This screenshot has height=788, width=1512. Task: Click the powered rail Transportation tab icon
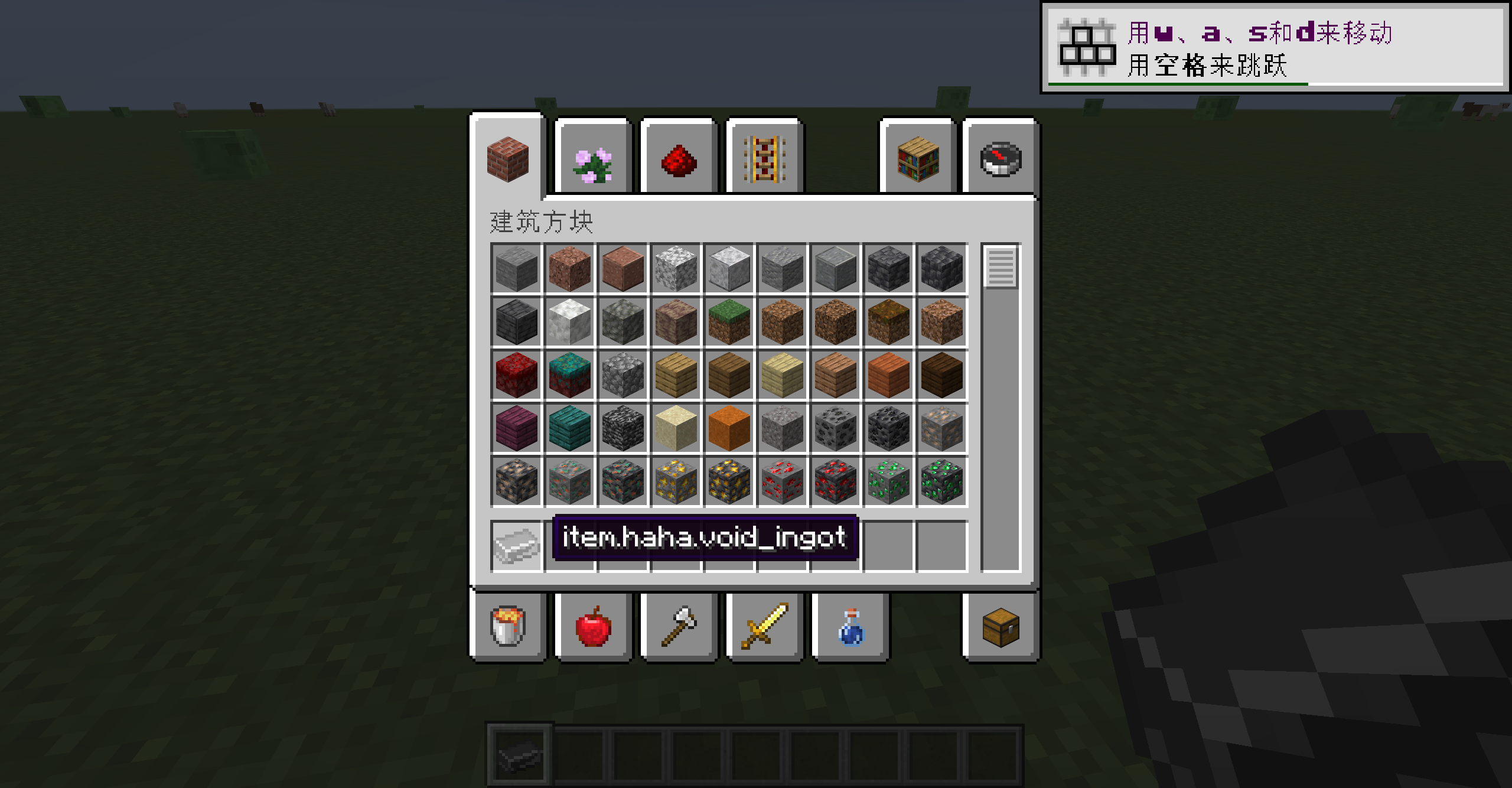point(765,159)
